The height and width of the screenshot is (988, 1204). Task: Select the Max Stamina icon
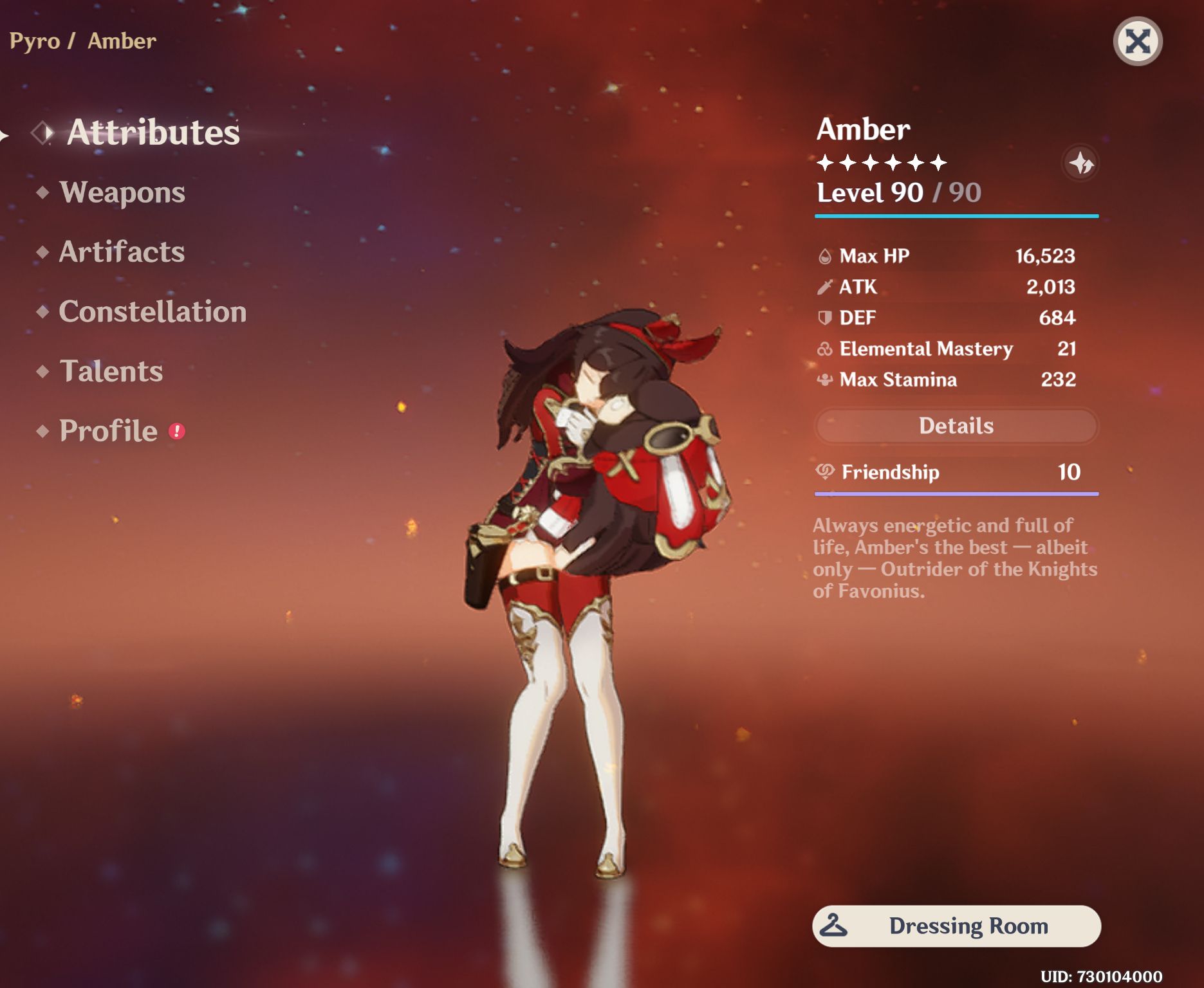tap(826, 380)
